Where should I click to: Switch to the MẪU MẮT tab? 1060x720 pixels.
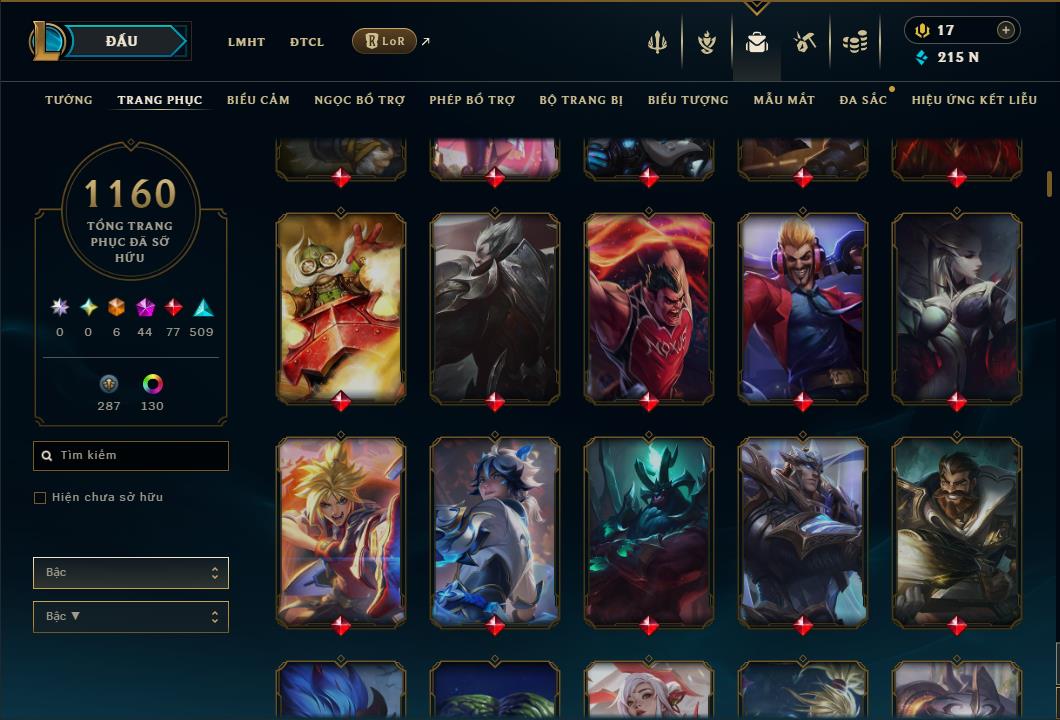pos(784,100)
